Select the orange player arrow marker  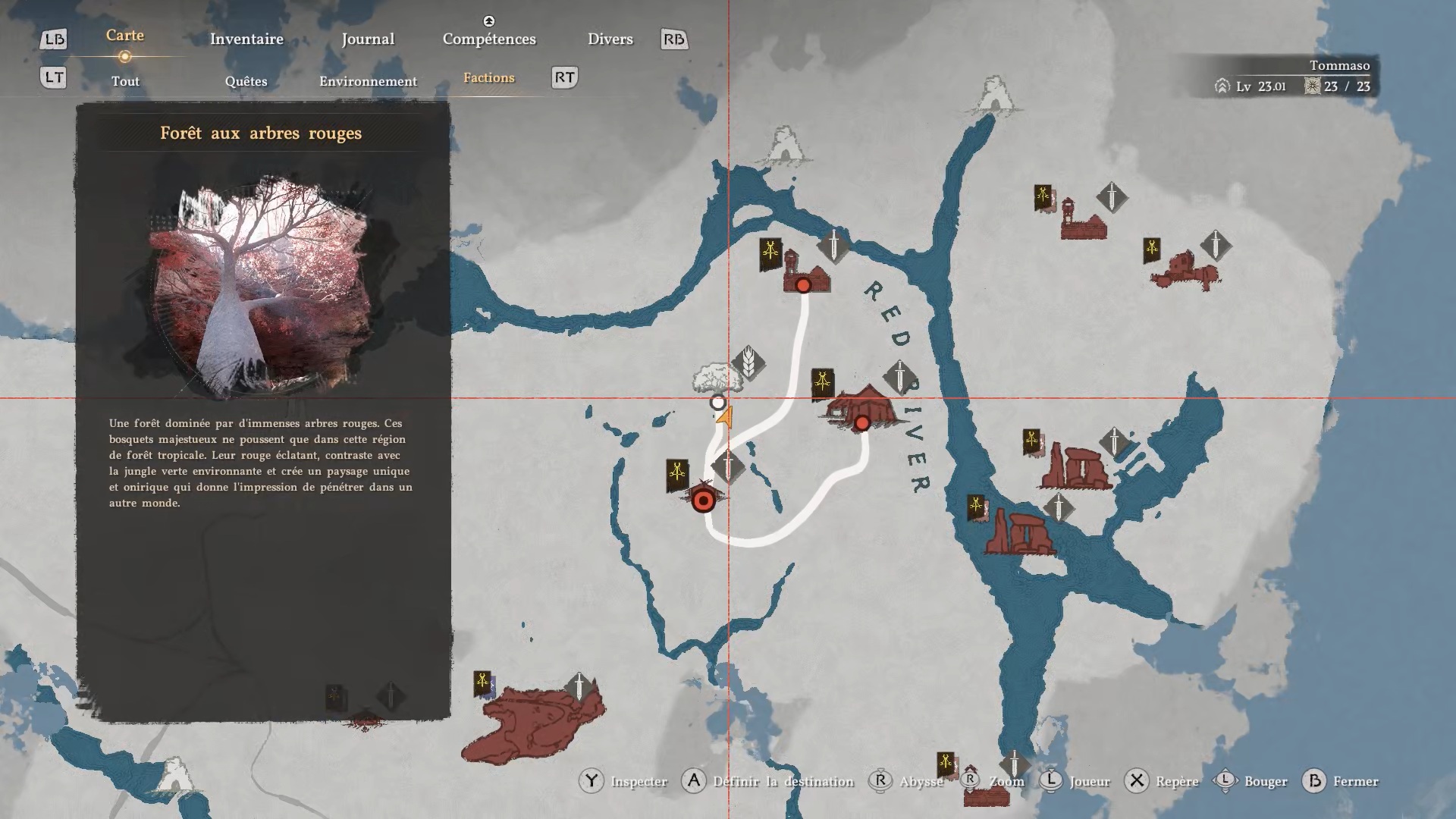point(726,417)
